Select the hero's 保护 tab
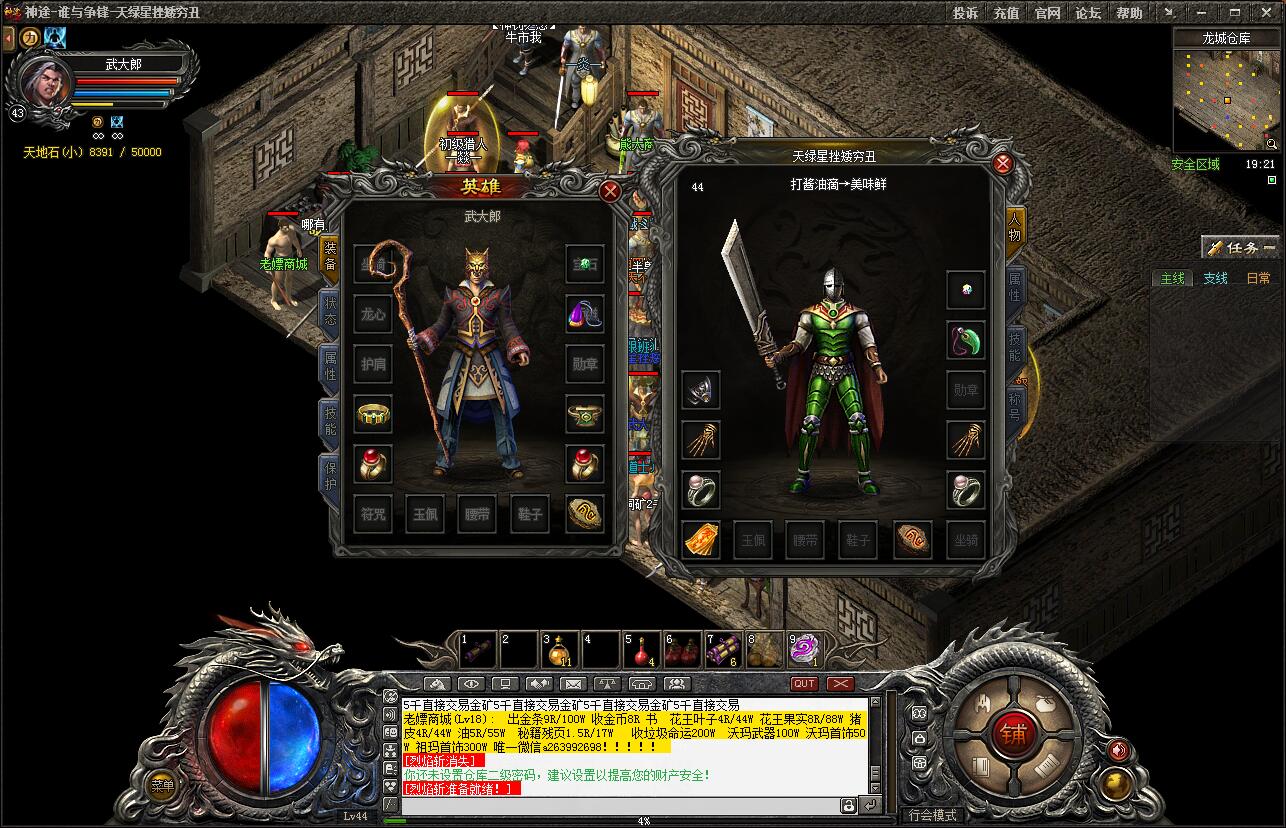The width and height of the screenshot is (1286, 828). 329,475
